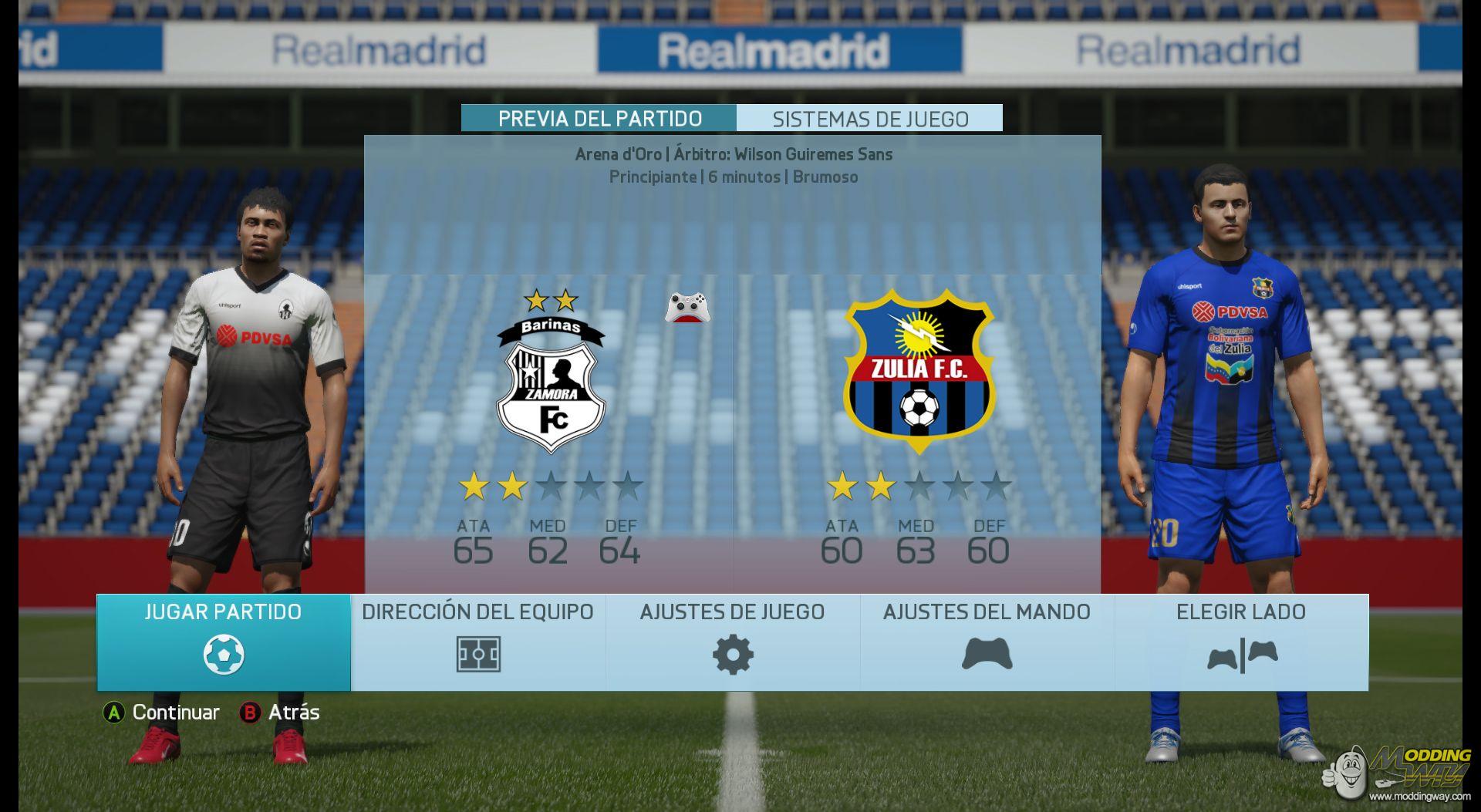Open Ajustes del Mando controller settings
The image size is (1481, 812).
click(x=987, y=642)
